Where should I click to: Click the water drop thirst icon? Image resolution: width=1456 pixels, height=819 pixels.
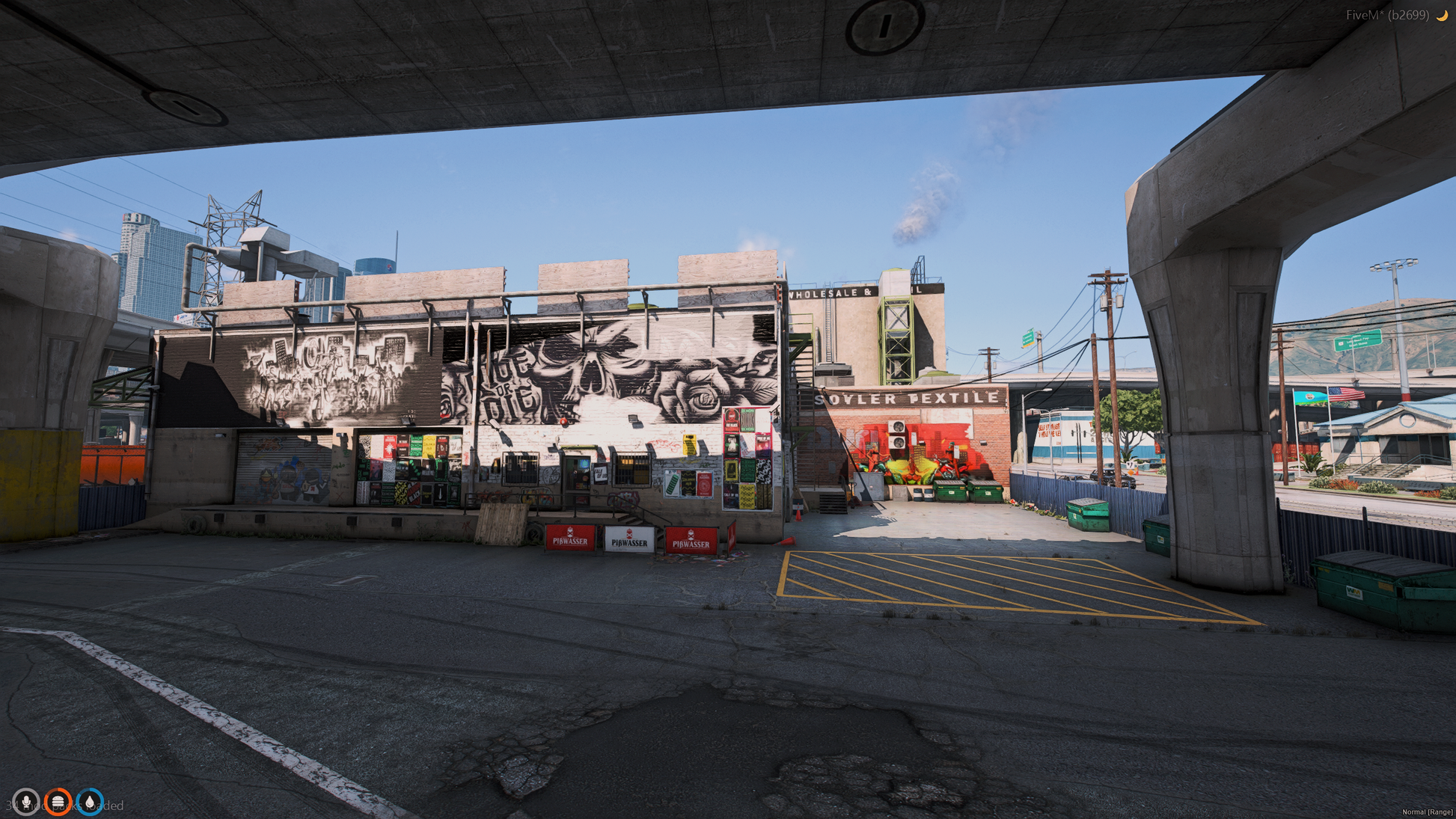(x=90, y=802)
